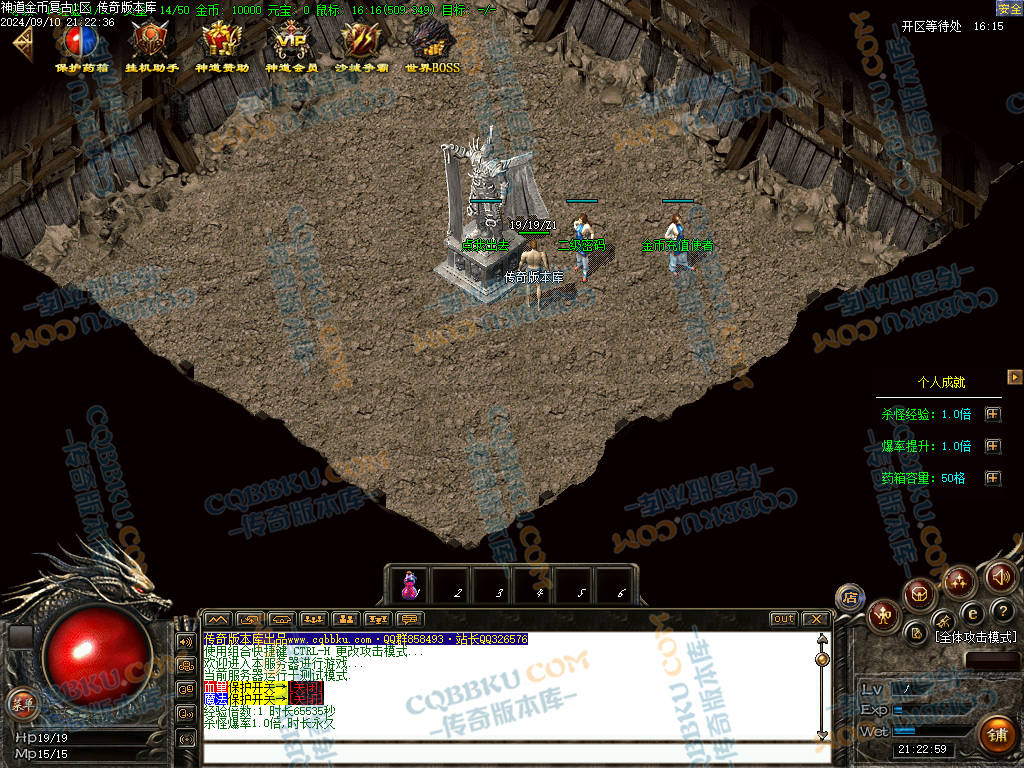Collapse the top icon bar with the gold arrow

(x=22, y=42)
